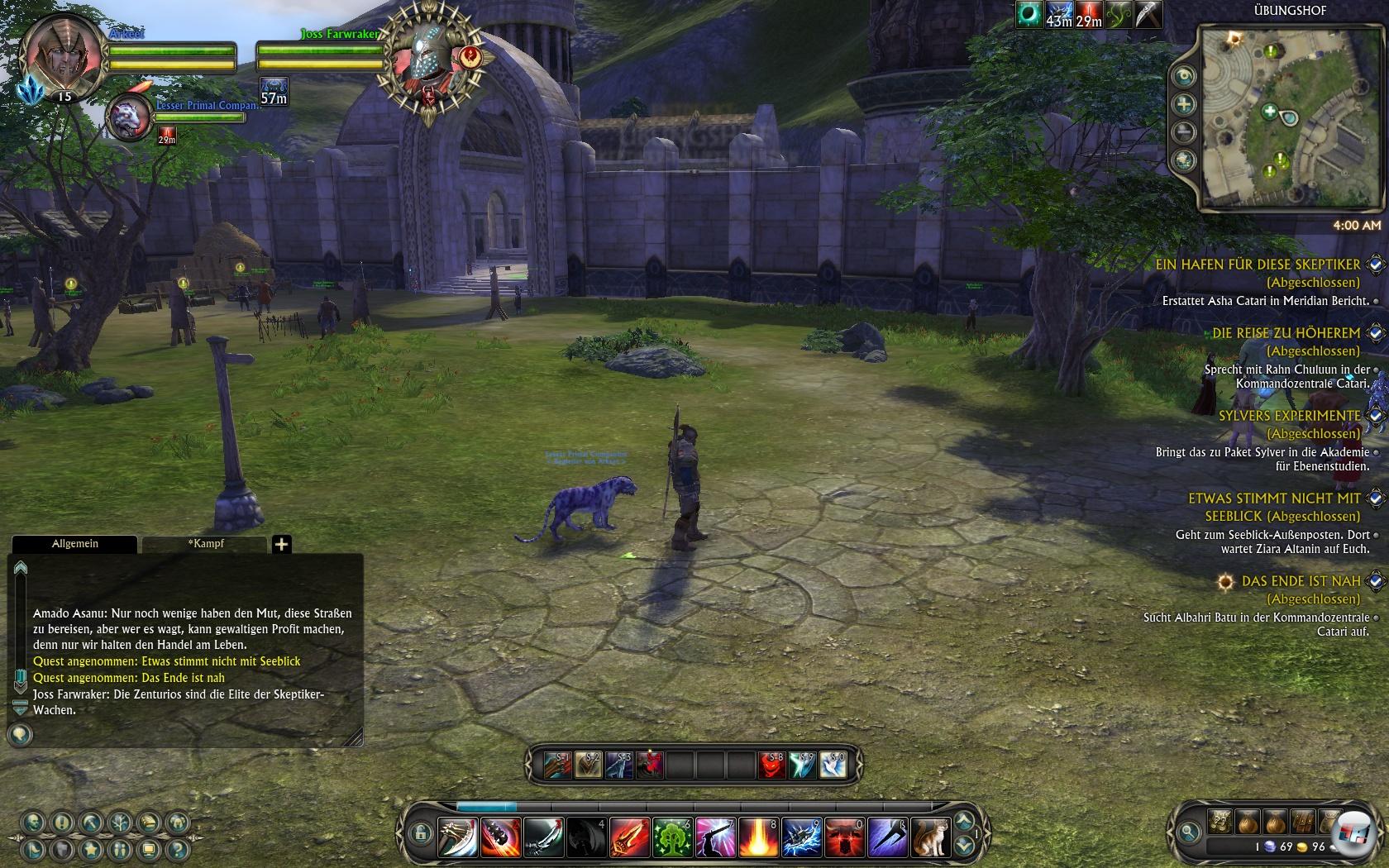Switch to the Allgemein chat tab
1389x868 pixels.
[75, 544]
